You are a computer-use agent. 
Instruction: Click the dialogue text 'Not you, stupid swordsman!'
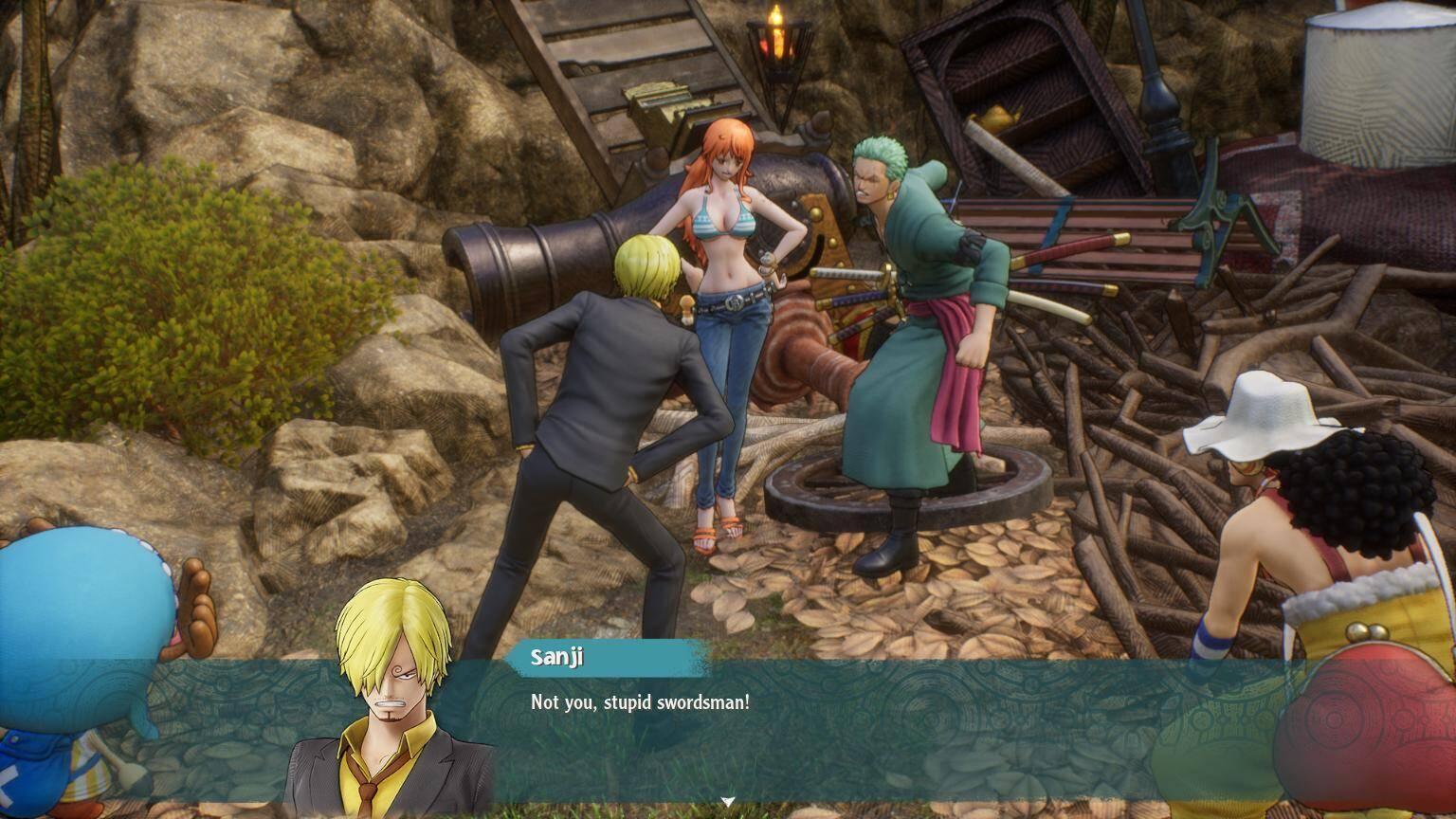click(x=640, y=703)
